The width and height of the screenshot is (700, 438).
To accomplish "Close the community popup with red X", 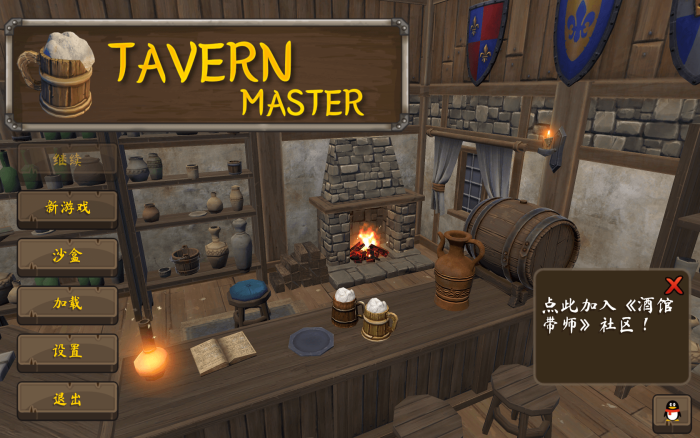I will point(675,284).
